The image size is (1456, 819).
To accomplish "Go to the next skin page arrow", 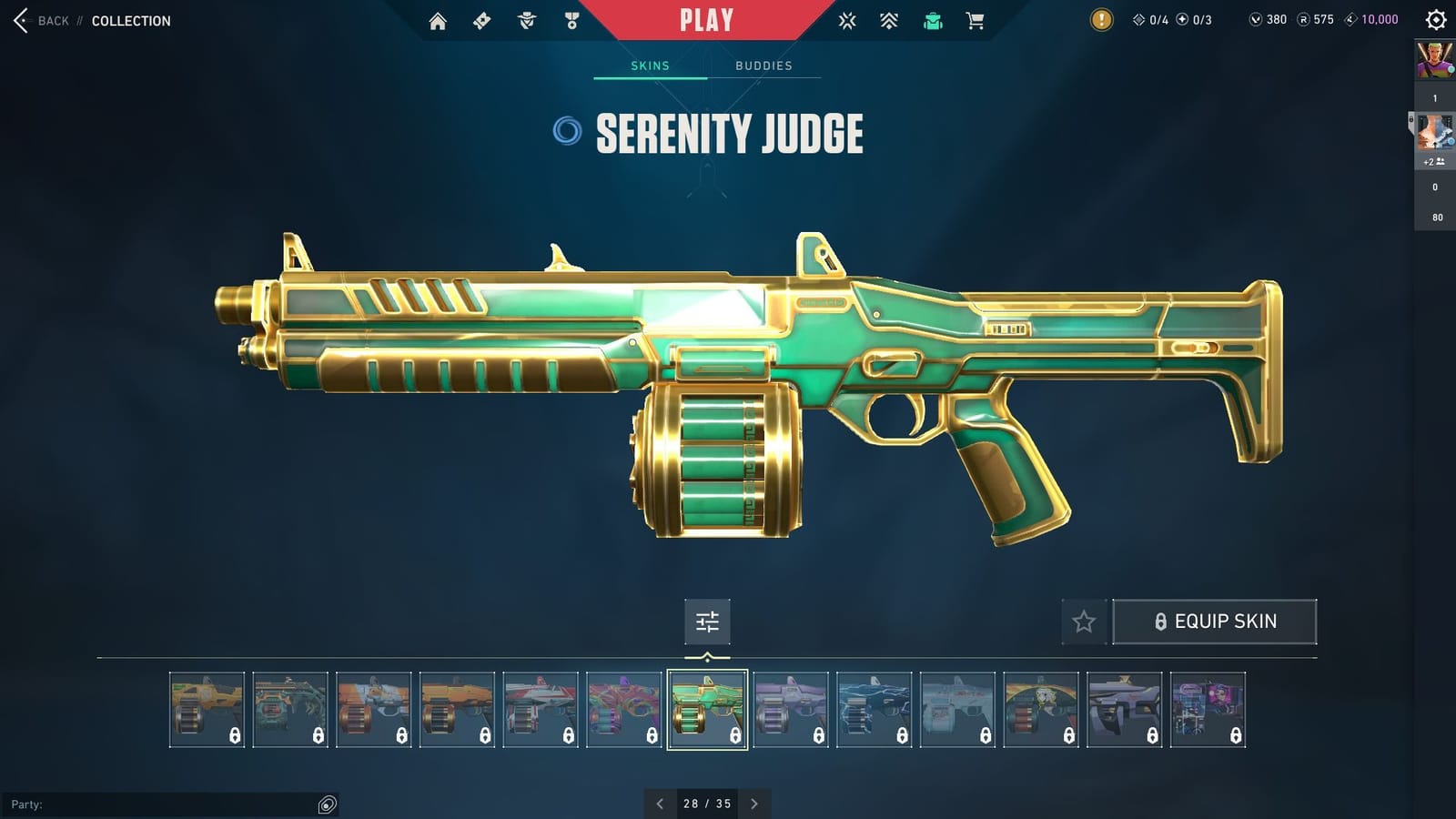I will pos(754,804).
